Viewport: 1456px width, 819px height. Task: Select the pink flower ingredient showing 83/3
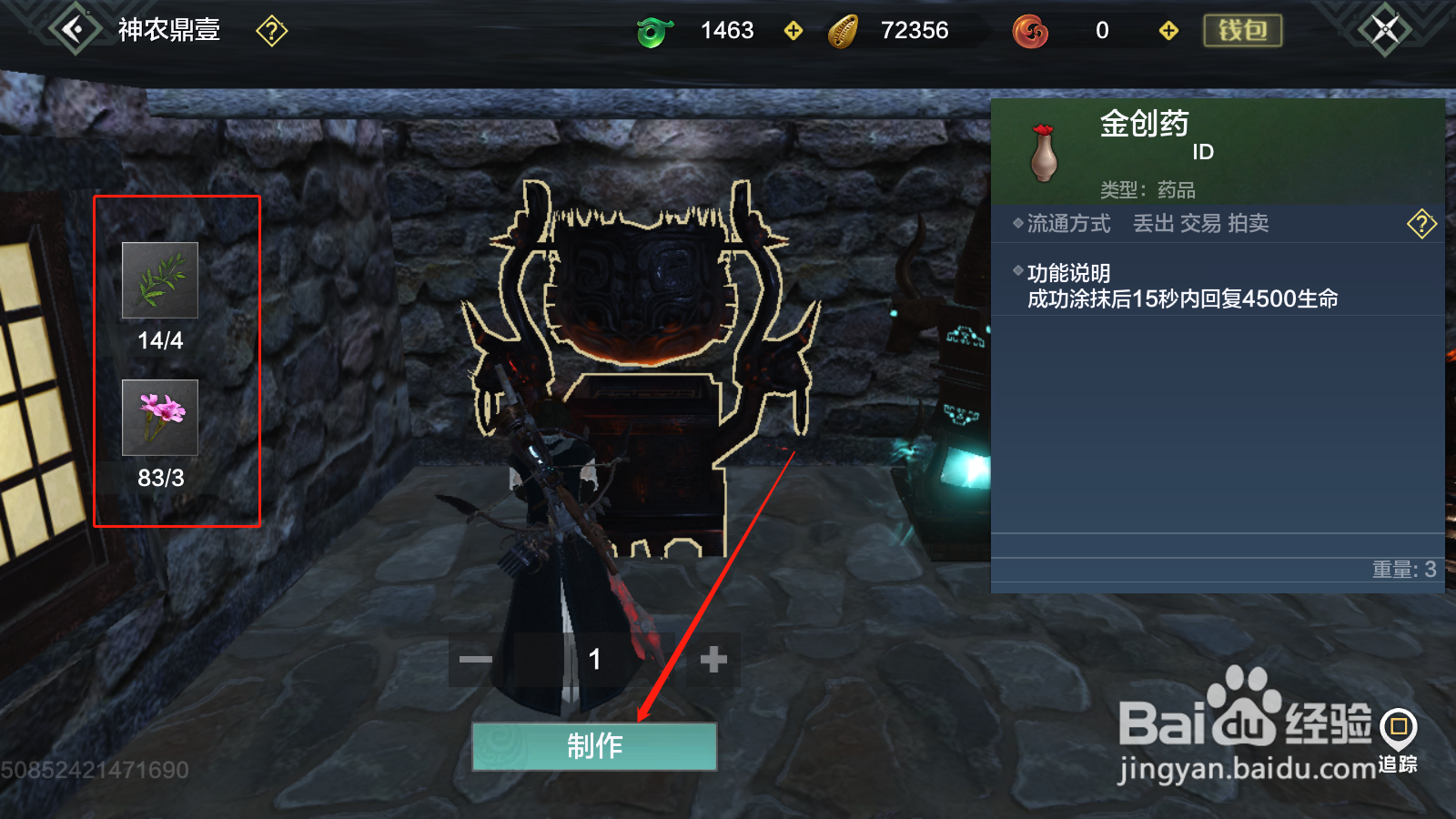159,419
